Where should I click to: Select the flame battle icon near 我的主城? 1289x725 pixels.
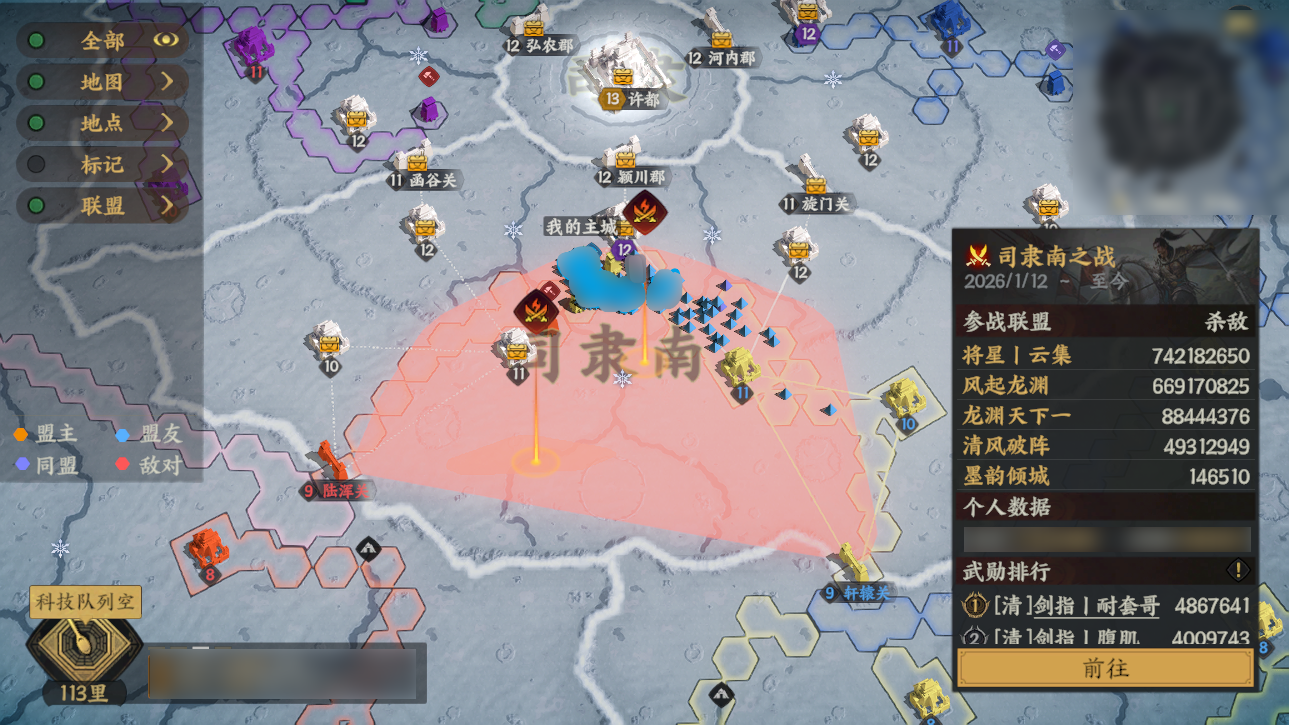[645, 213]
